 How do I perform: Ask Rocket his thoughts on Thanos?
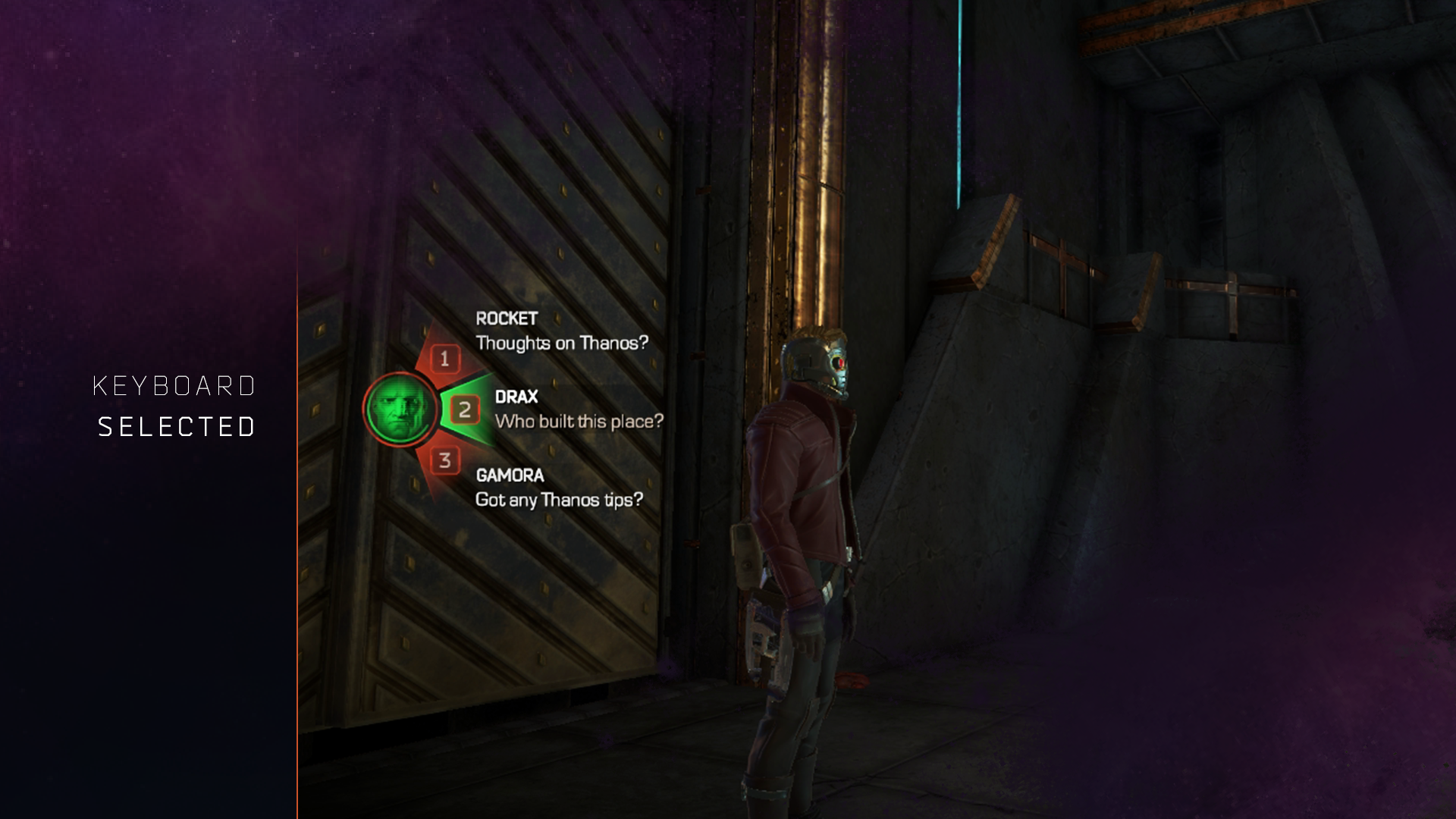561,343
